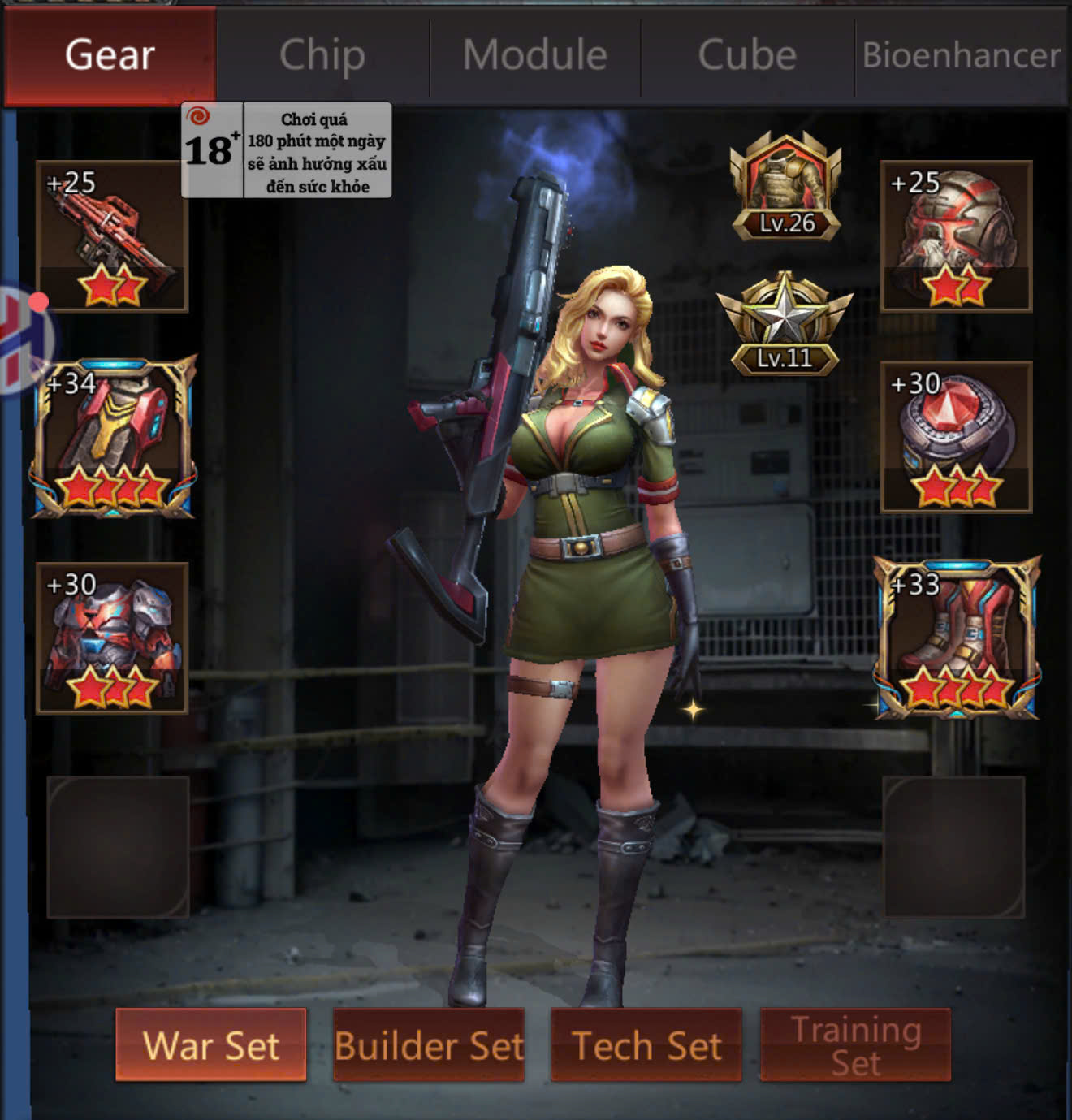Image resolution: width=1072 pixels, height=1120 pixels.
Task: Open the +34 four-star gauntlet slot
Action: [x=112, y=437]
